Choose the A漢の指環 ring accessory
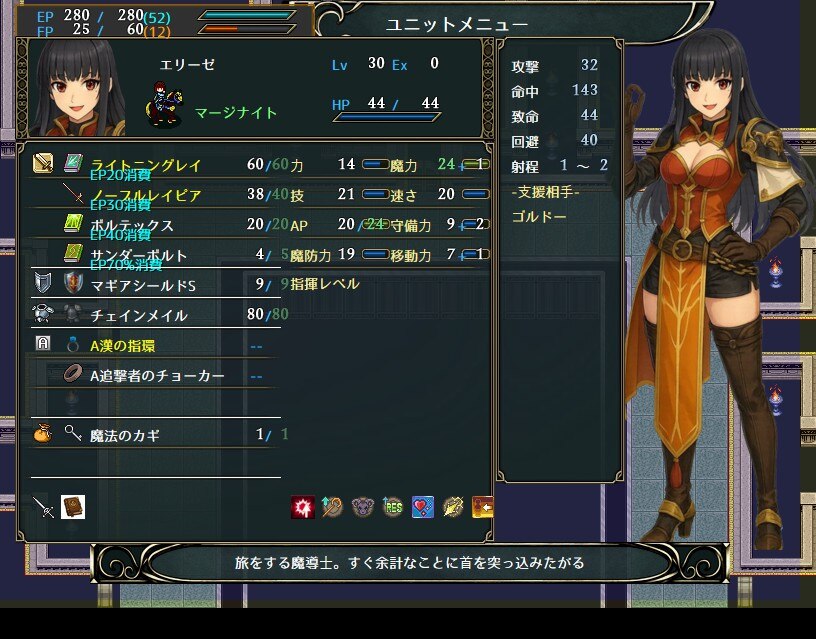The height and width of the screenshot is (639, 816). 122,346
